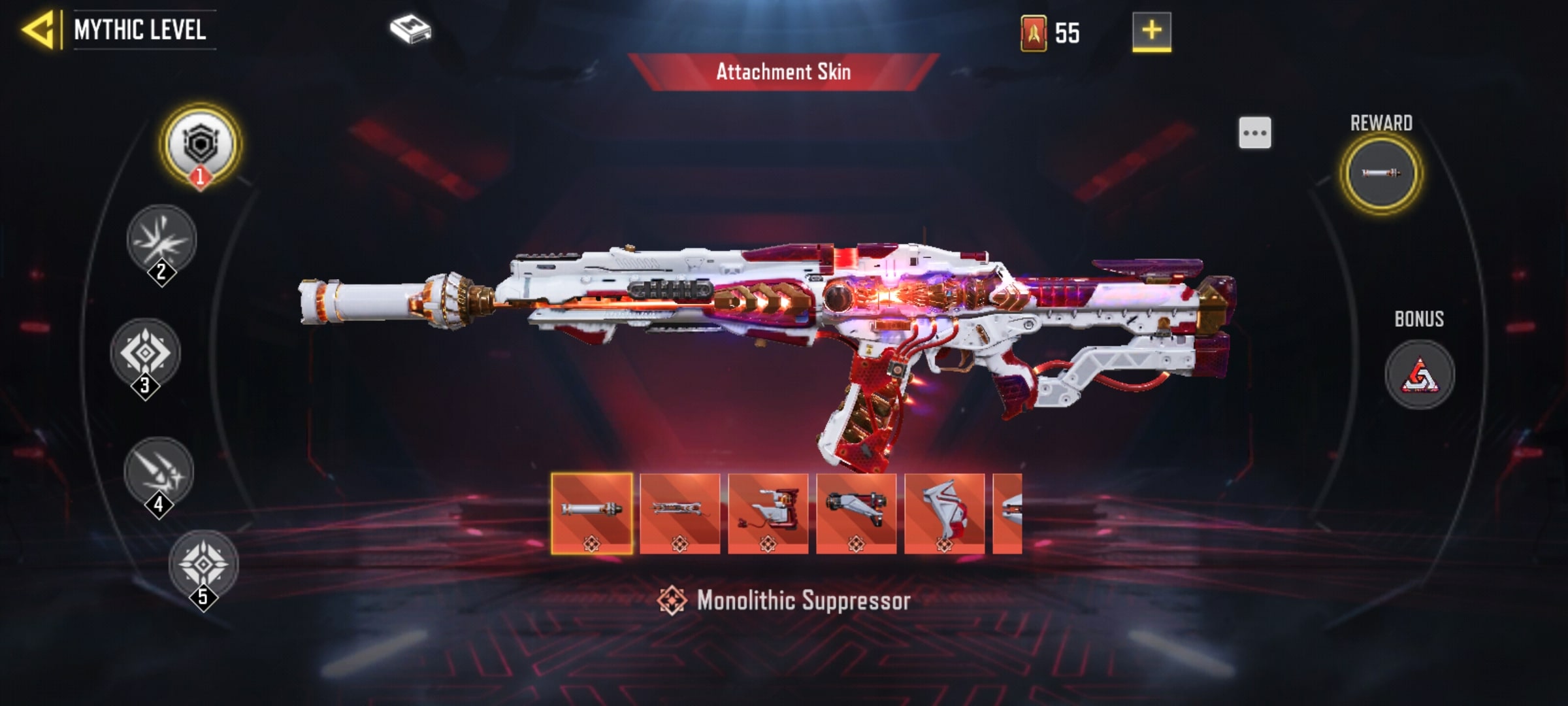Choose the third attachment skin thumbnail

[x=768, y=514]
